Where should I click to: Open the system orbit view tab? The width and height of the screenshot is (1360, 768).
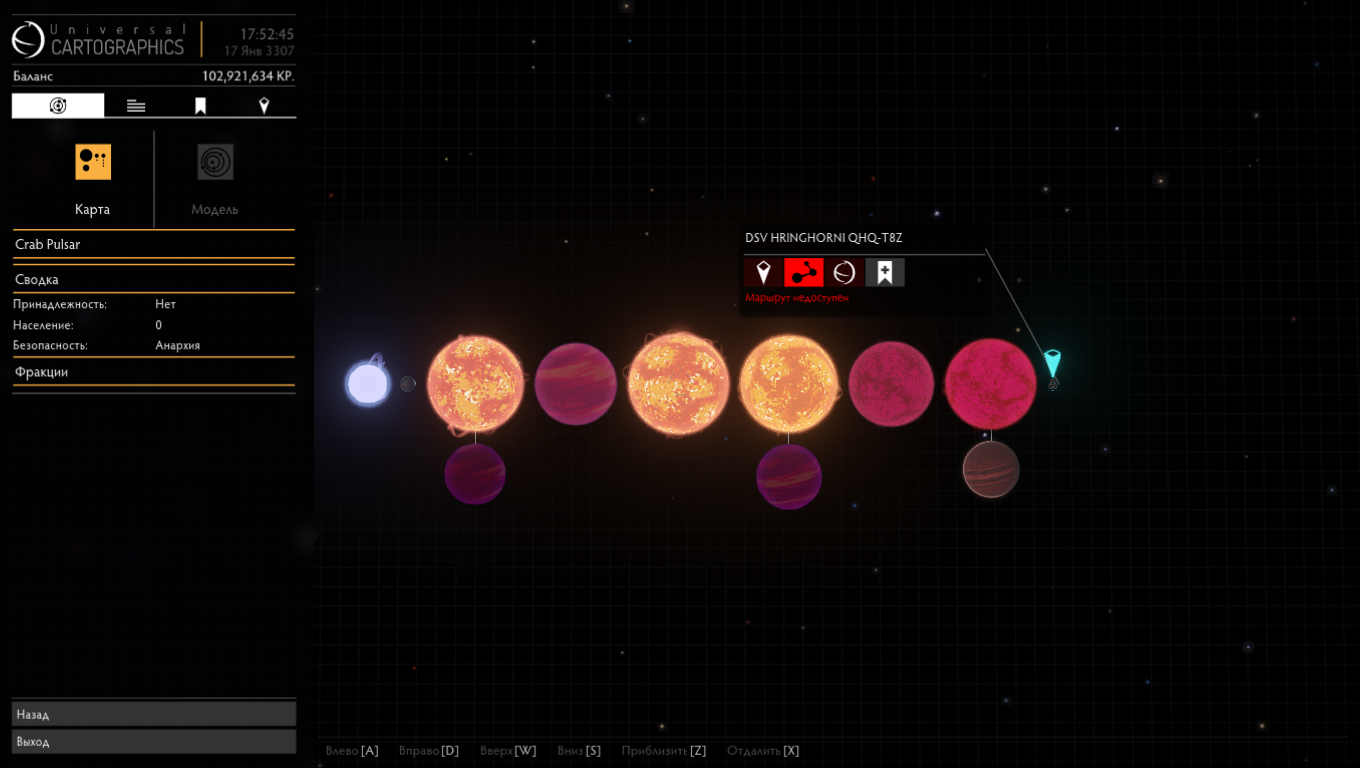[x=58, y=106]
